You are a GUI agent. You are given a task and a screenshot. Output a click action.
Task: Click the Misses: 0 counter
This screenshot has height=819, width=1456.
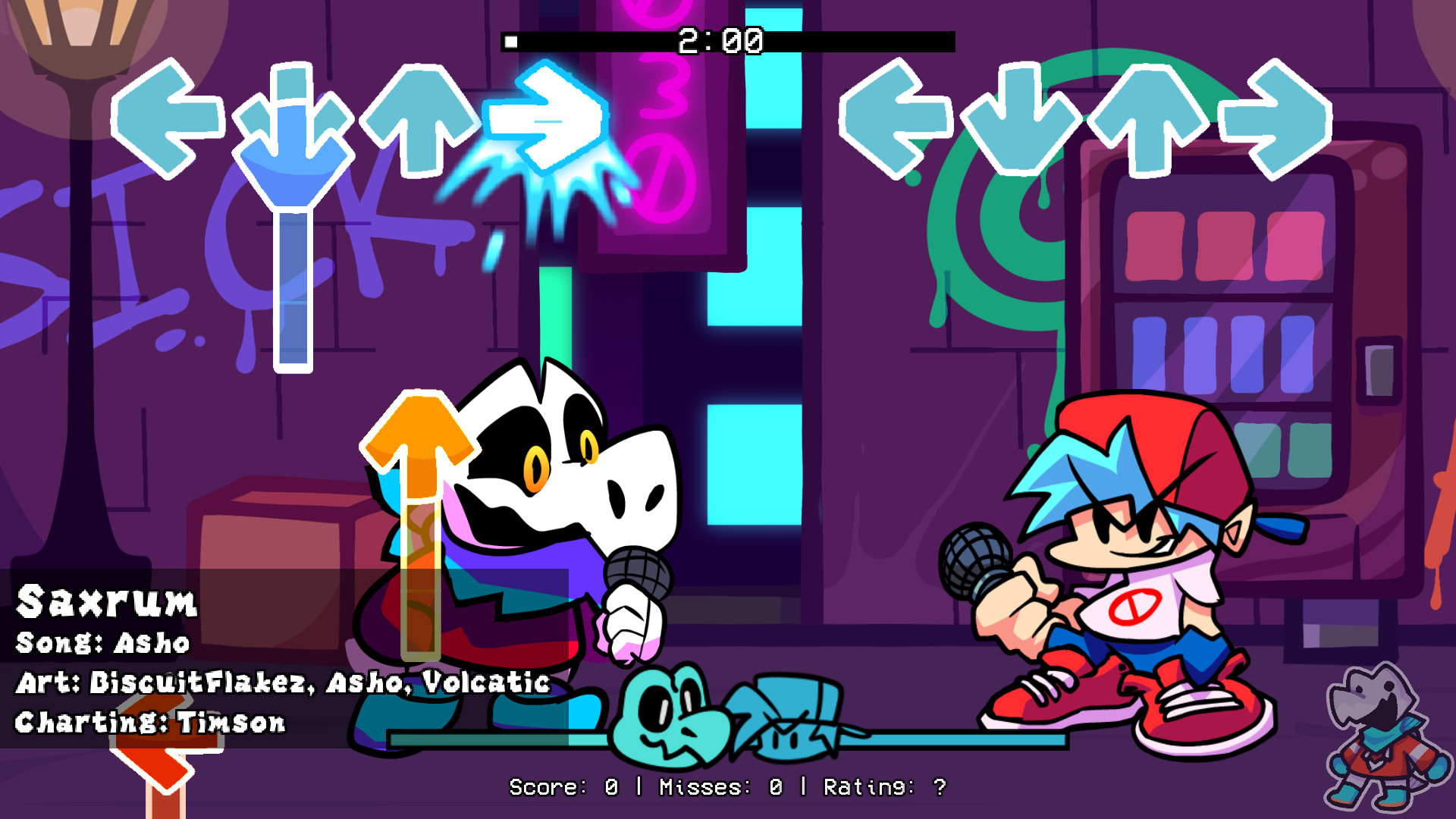[720, 787]
